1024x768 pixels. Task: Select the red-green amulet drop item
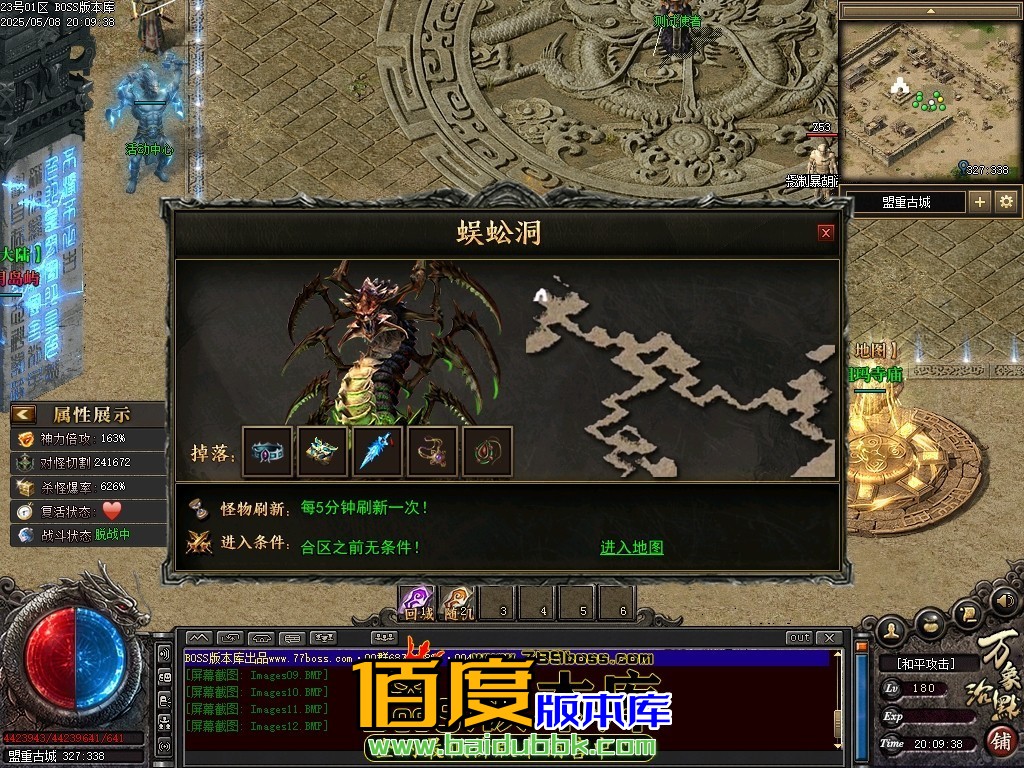[x=487, y=452]
